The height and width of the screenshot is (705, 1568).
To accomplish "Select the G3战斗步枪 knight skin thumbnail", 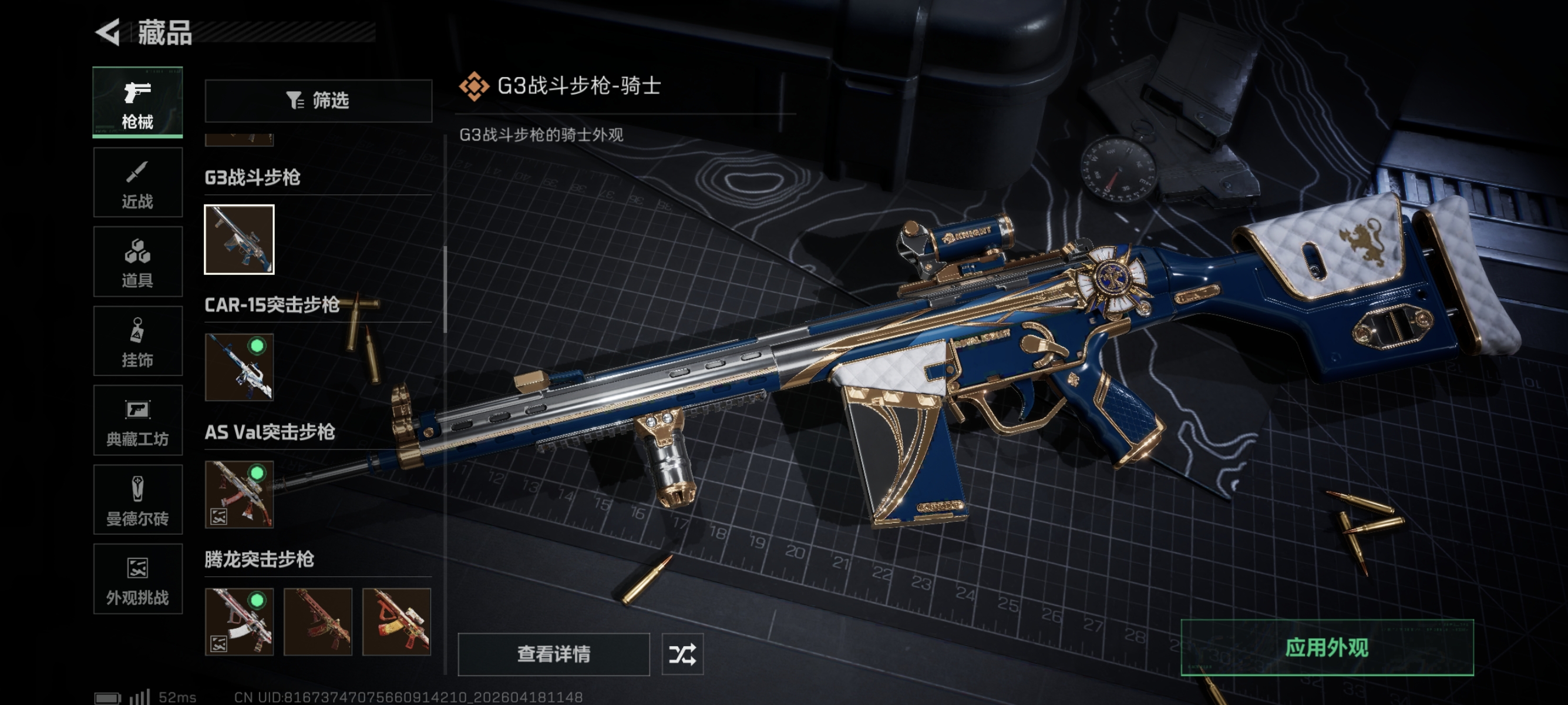I will click(239, 239).
